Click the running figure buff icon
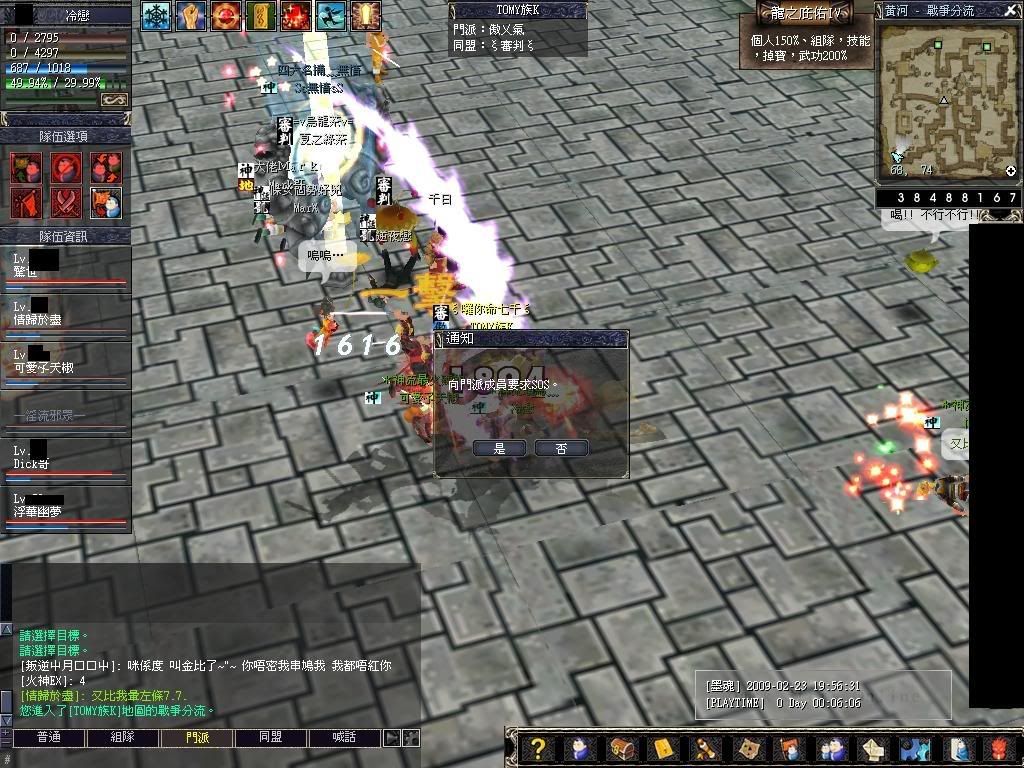Image resolution: width=1024 pixels, height=768 pixels. [x=331, y=15]
